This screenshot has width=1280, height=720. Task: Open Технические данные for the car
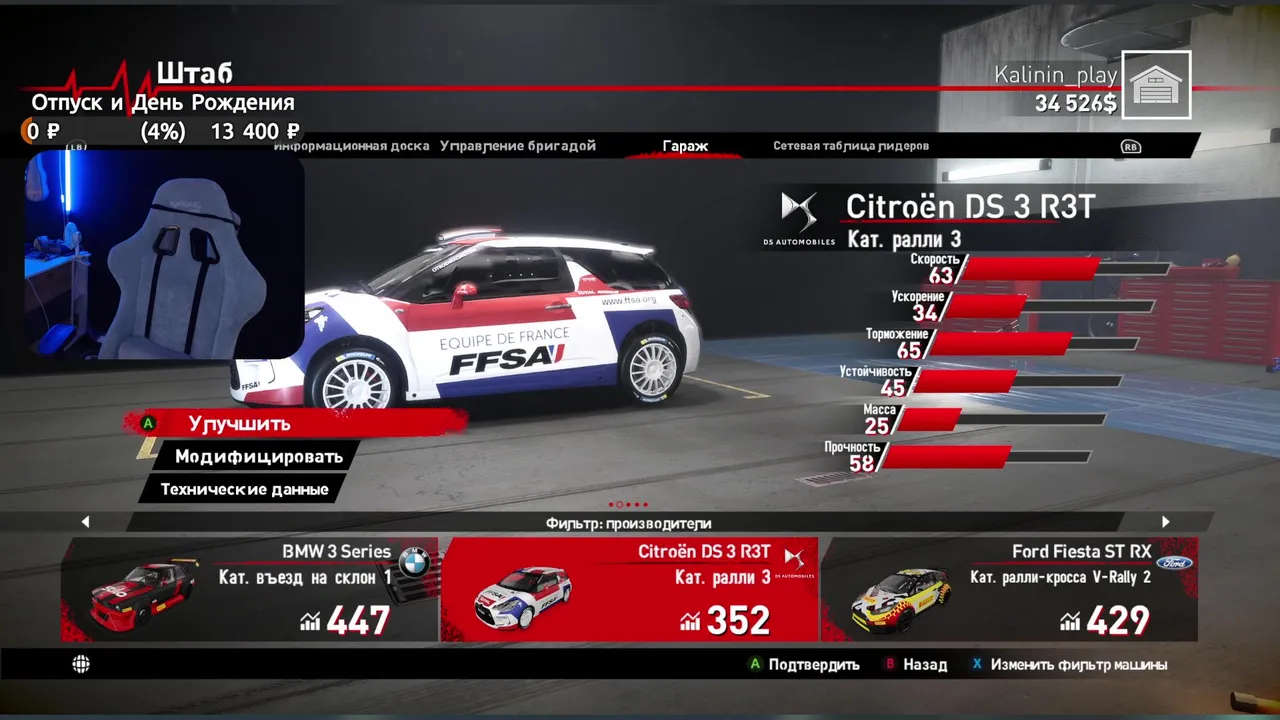244,489
